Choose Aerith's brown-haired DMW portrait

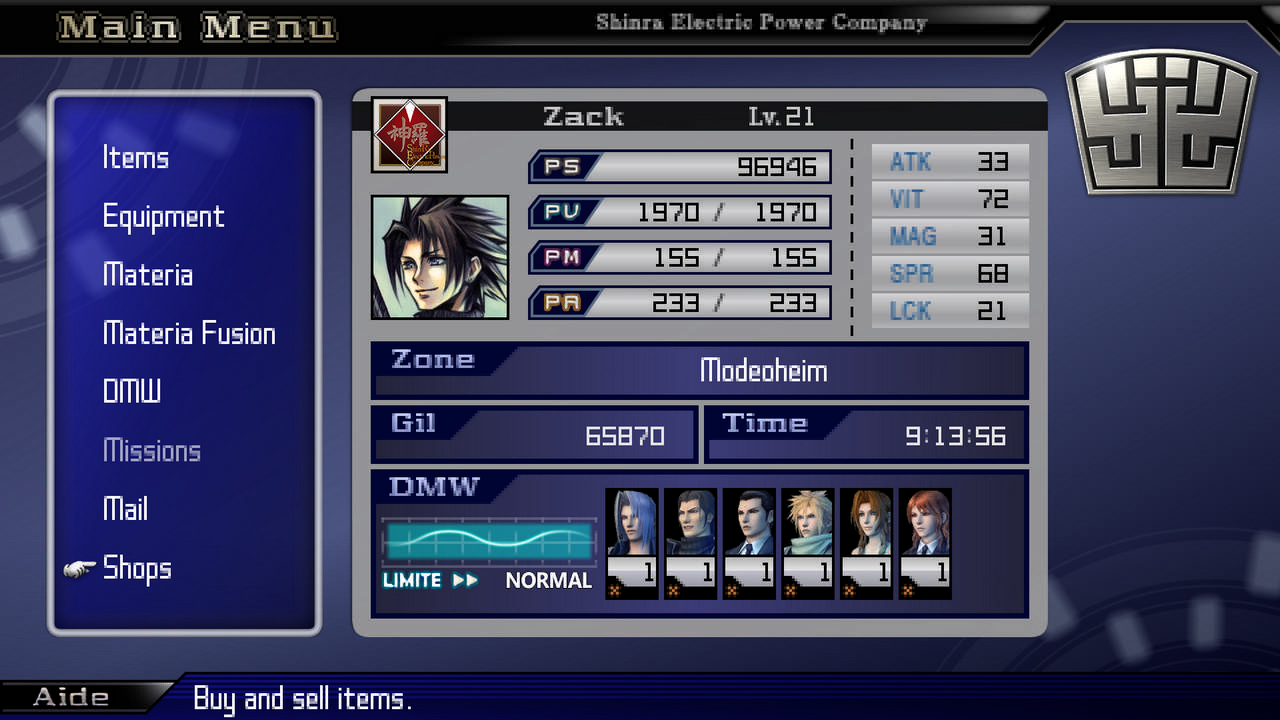tap(867, 523)
